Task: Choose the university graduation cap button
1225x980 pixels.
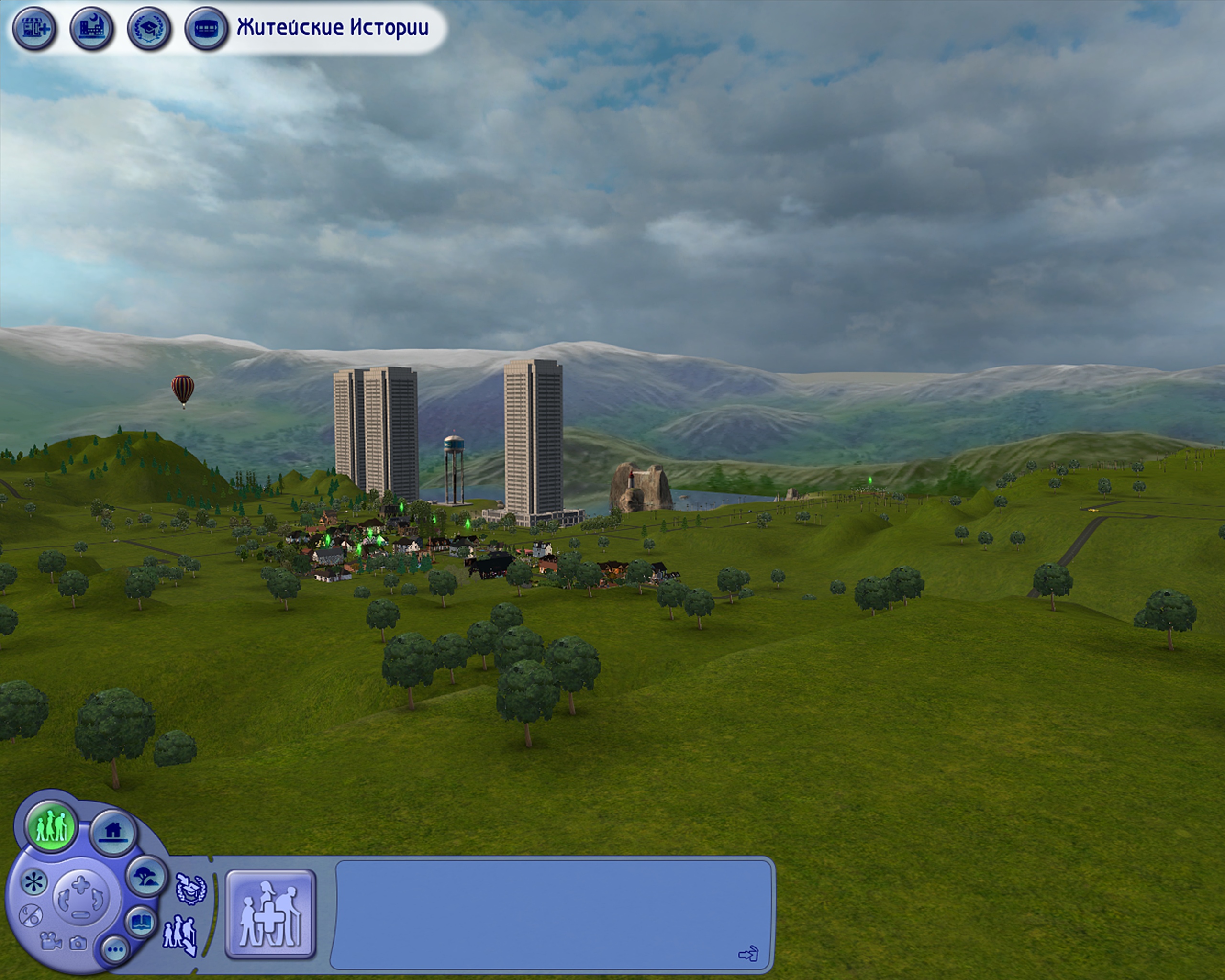Action: click(x=149, y=27)
